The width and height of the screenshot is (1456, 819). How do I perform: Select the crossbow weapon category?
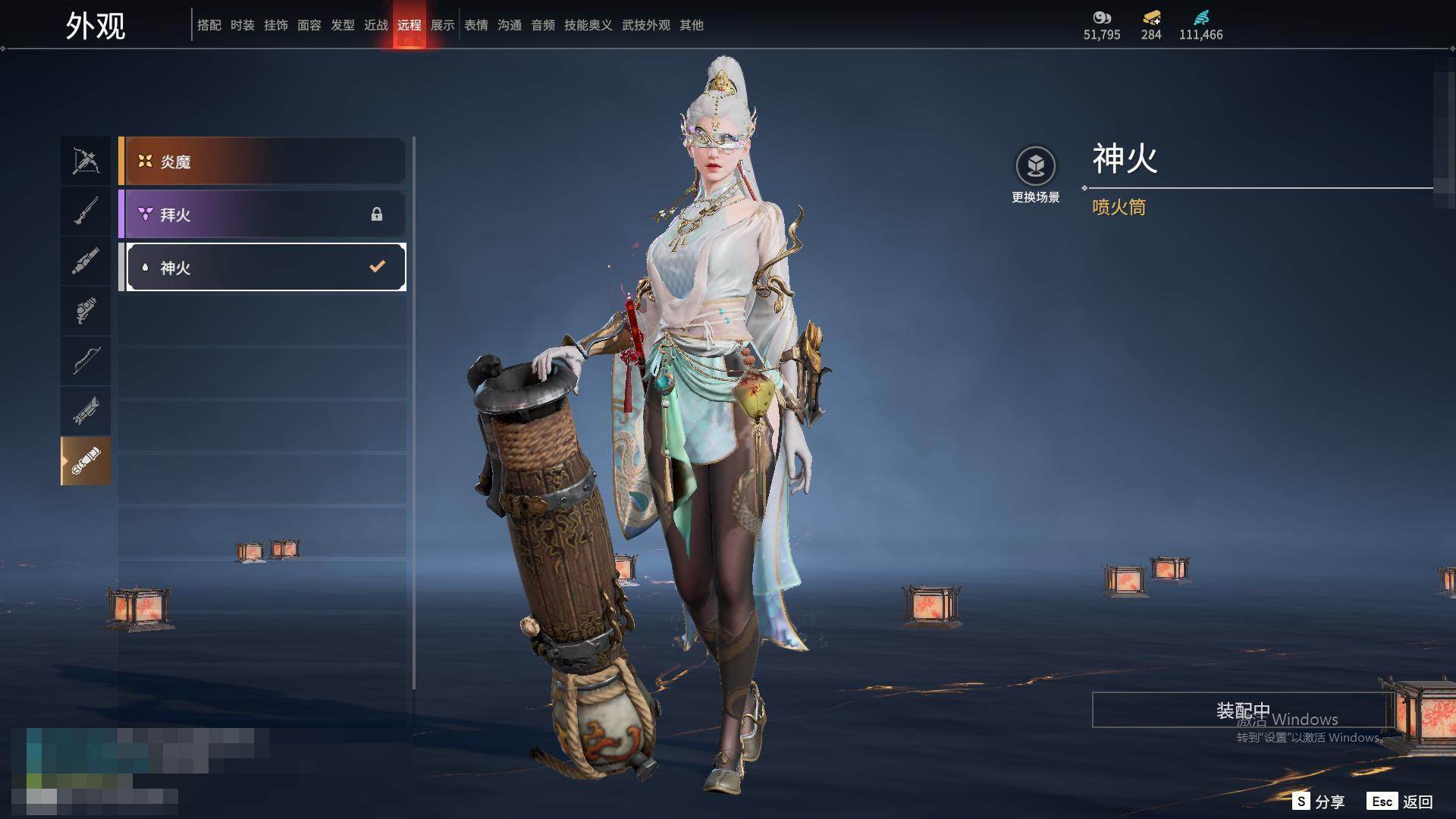coord(86,161)
